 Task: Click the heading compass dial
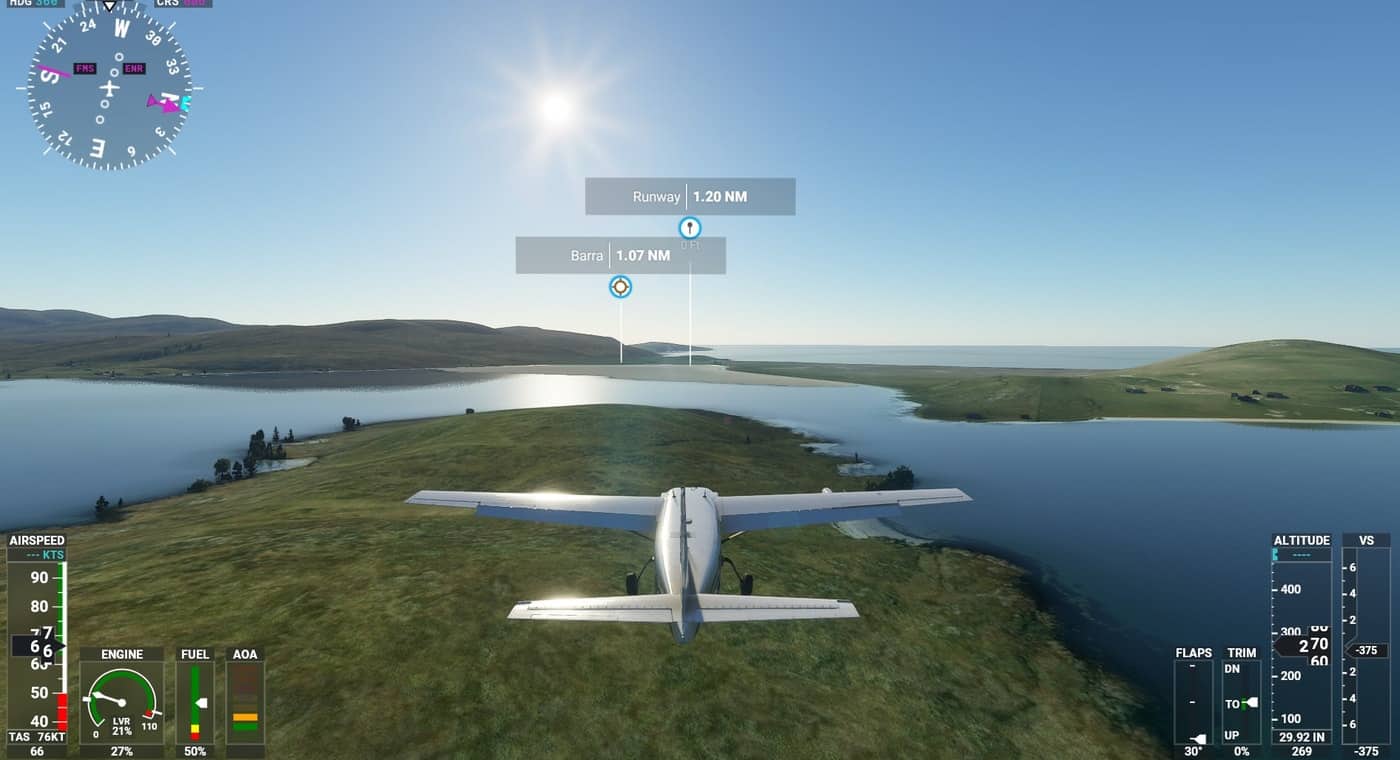(x=109, y=88)
